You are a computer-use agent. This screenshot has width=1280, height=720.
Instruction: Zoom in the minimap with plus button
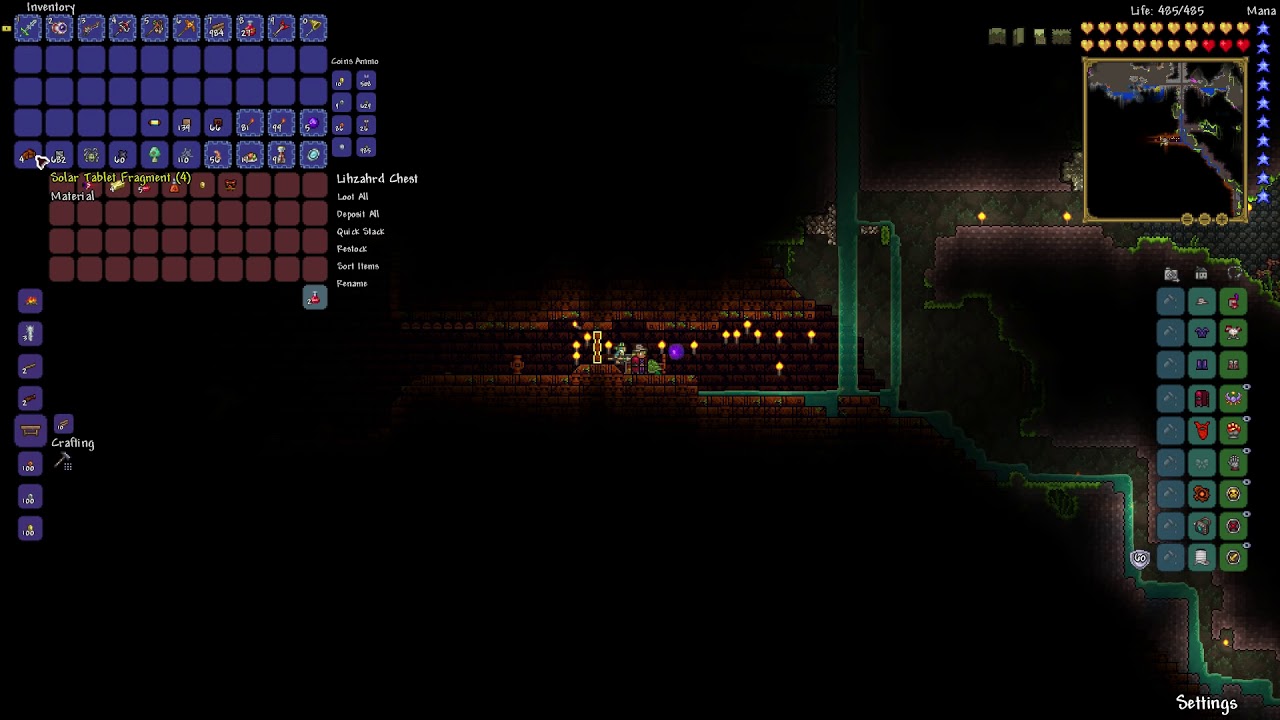click(1222, 220)
